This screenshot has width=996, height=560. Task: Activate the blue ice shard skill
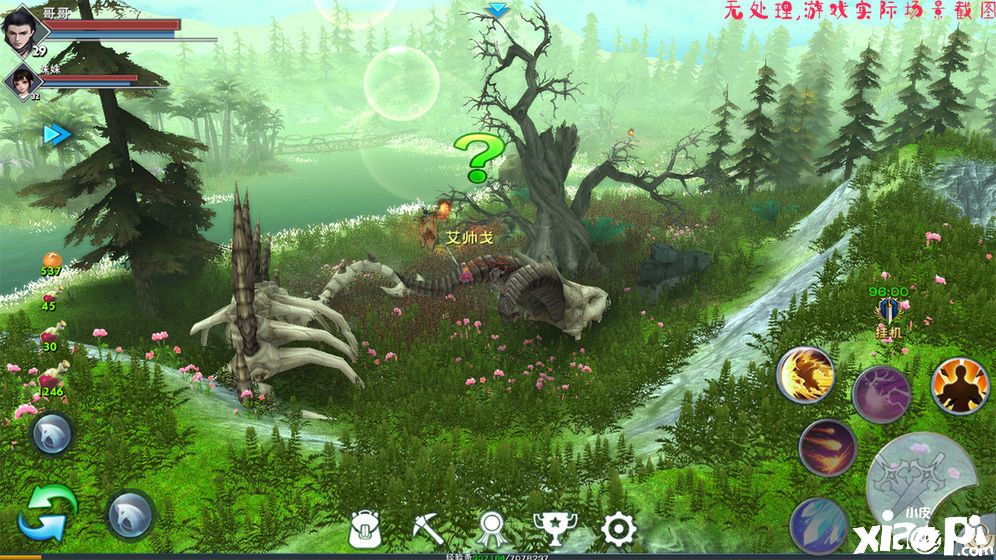point(819,525)
